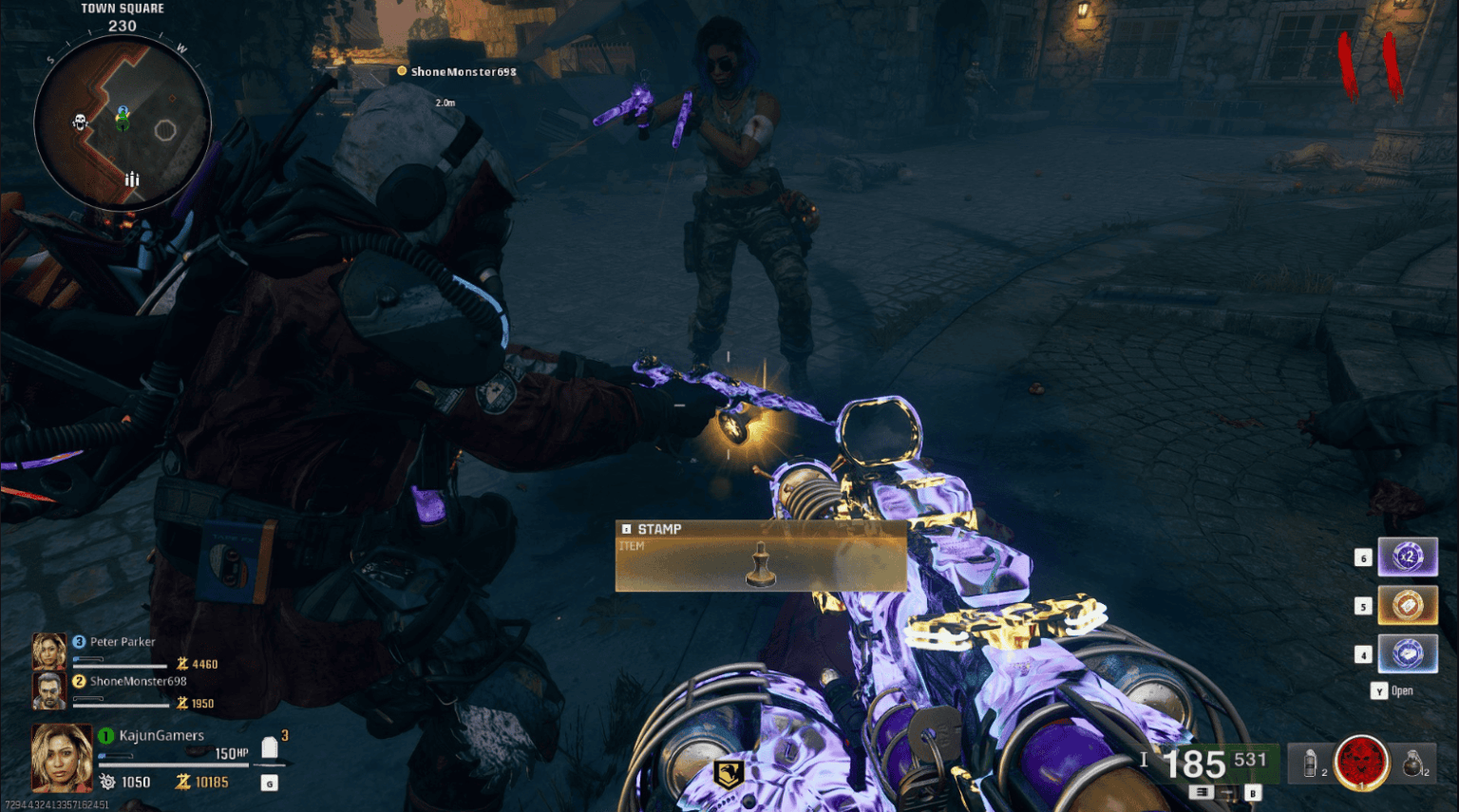Viewport: 1459px width, 812px height.
Task: Click Peter Parker's player portrait
Action: pos(49,649)
